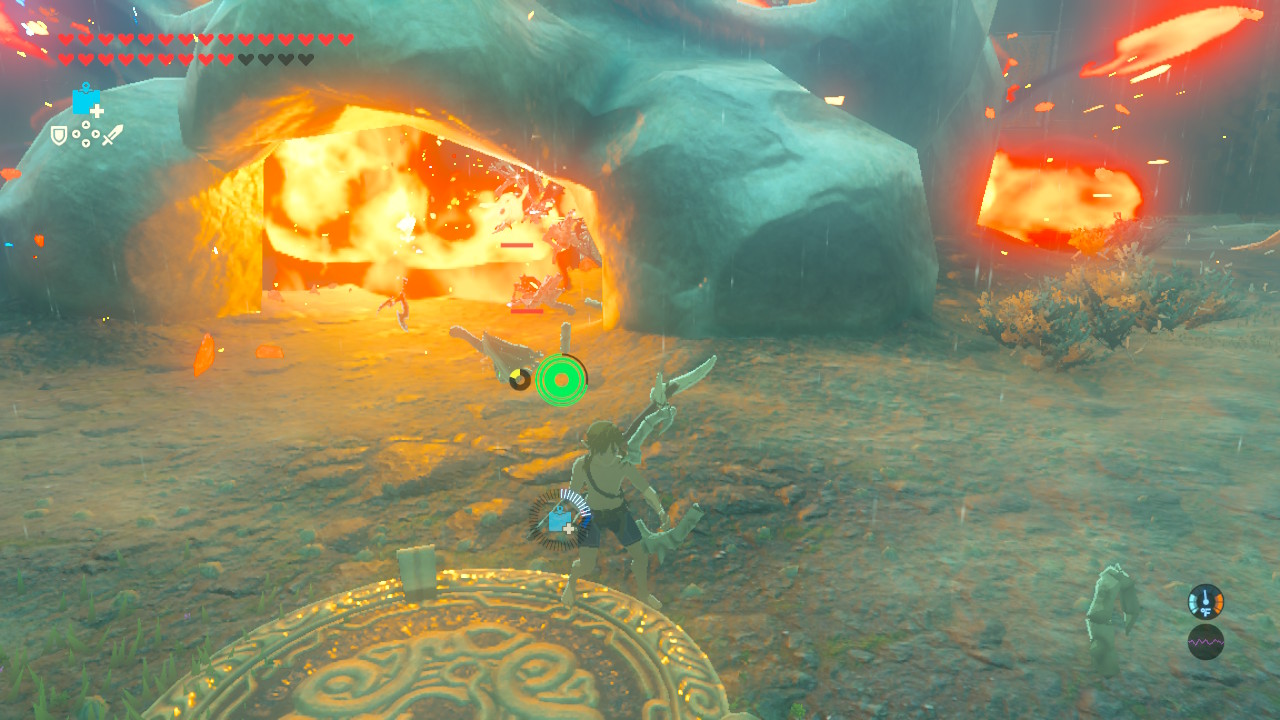Screen dimensions: 1280x720
Task: Click the yellow battery dot beside the Stasis circle
Action: [x=518, y=377]
